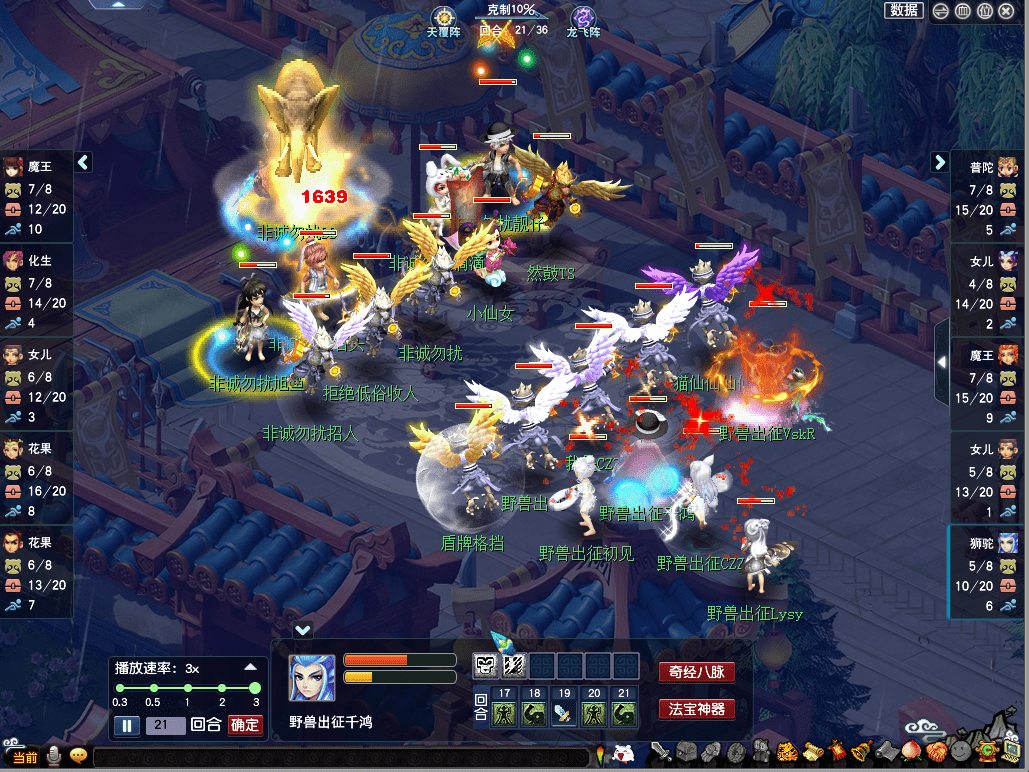1029x772 pixels.
Task: Open the 法宝神器 panel
Action: pos(696,710)
